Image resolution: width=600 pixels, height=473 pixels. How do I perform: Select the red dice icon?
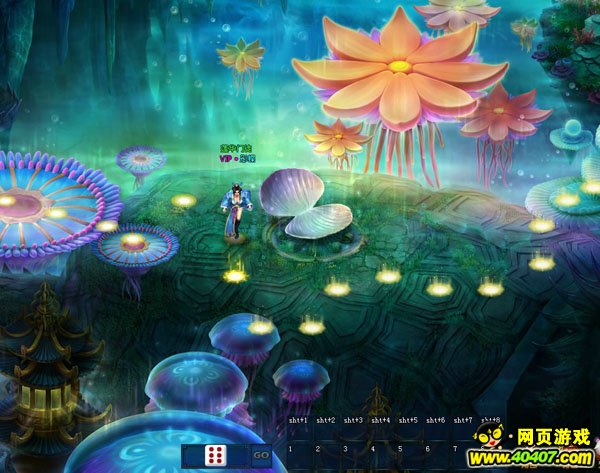(x=215, y=456)
